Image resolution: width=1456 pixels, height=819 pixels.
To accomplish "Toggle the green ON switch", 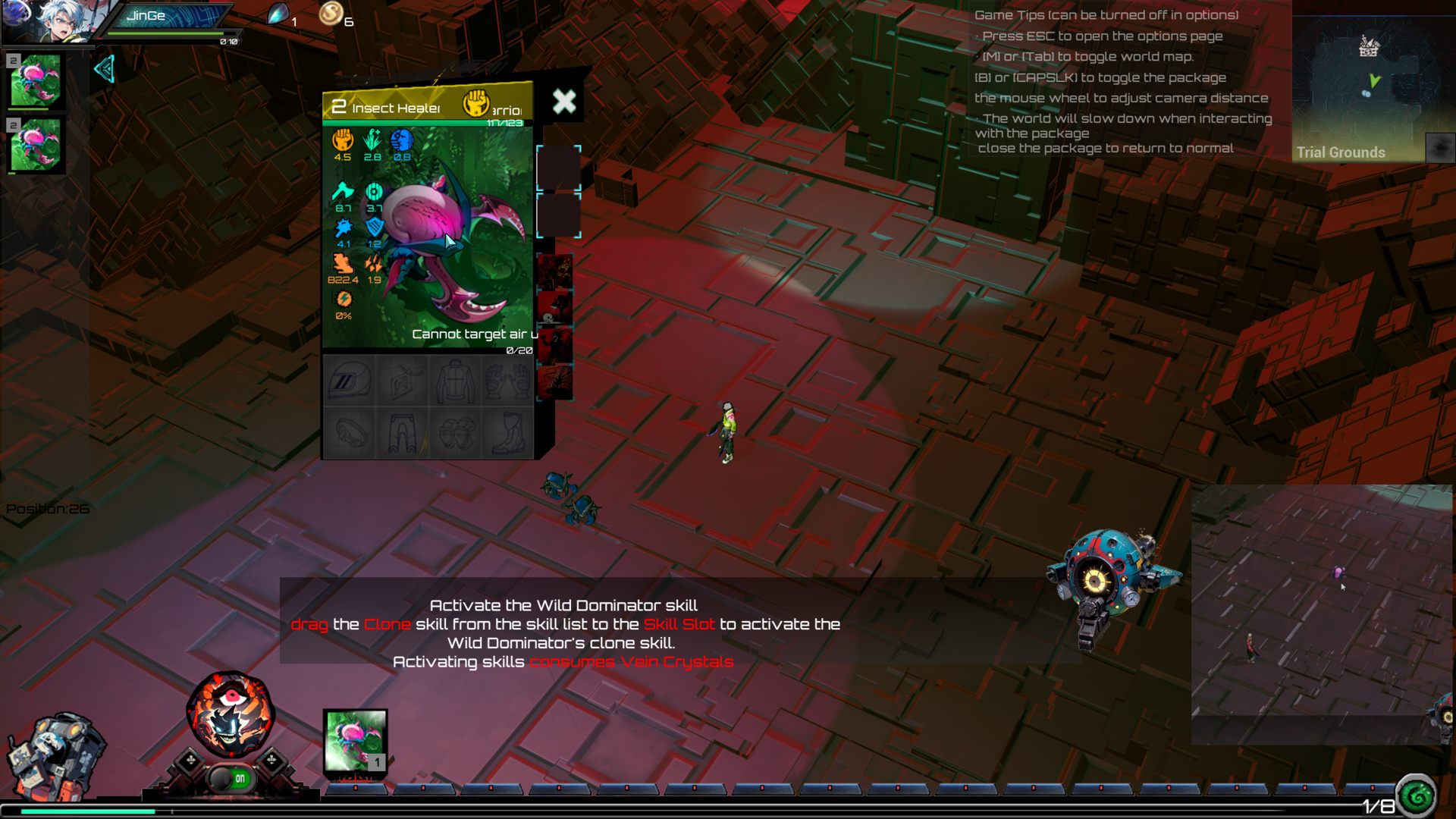I will coord(231,779).
